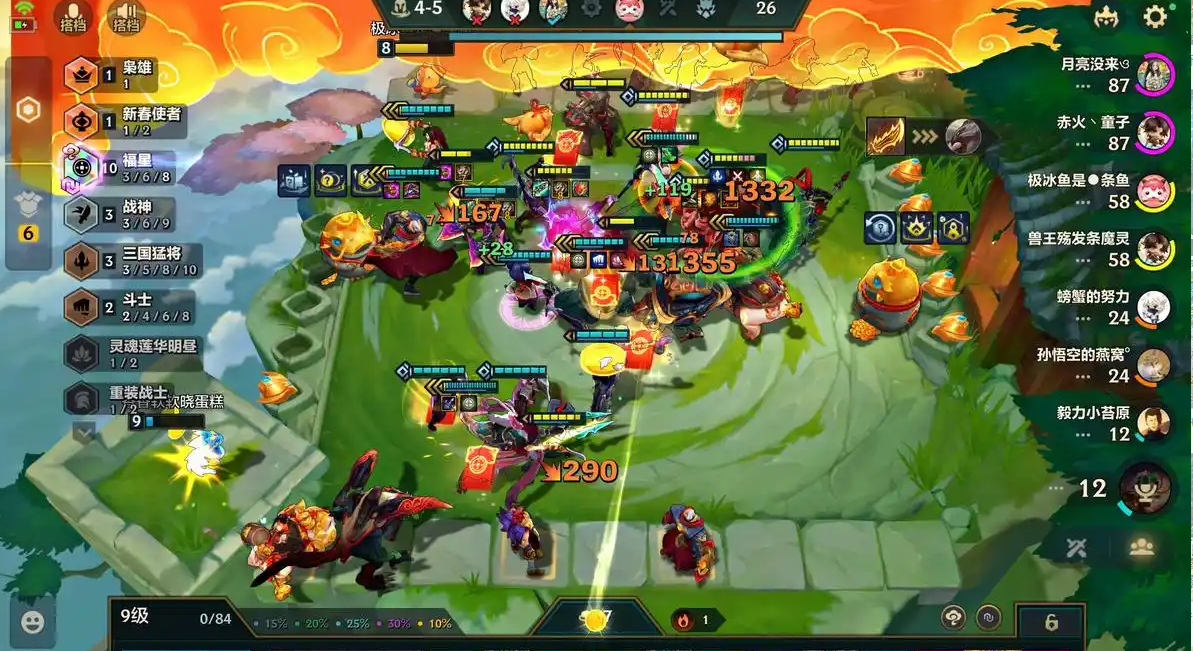The width and height of the screenshot is (1193, 651).
Task: Visit 兽王殇发条魔灵's board
Action: 1111,249
